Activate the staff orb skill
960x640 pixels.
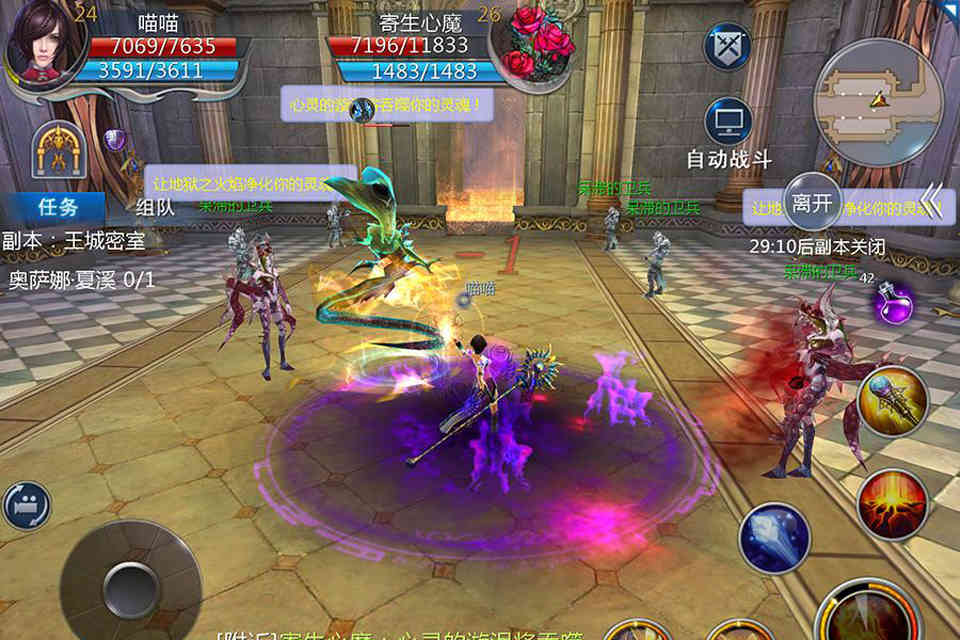(x=892, y=400)
